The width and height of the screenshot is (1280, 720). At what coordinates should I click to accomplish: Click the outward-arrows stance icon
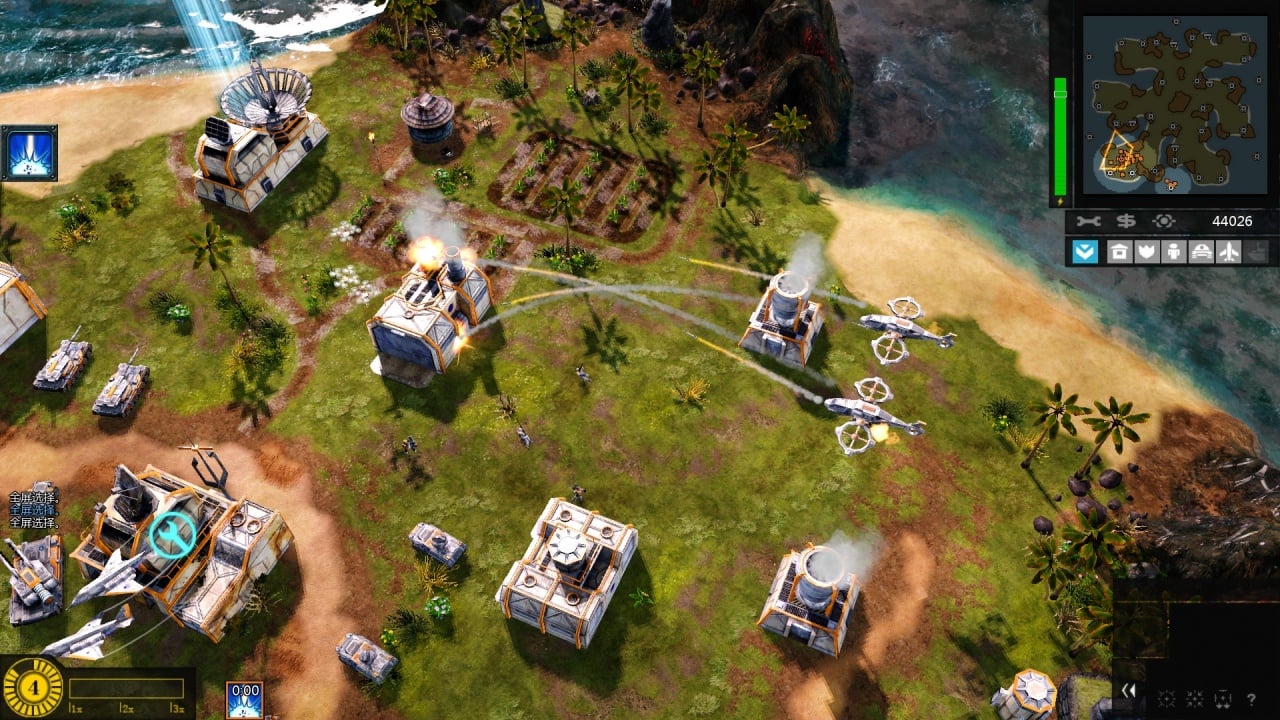point(1166,699)
